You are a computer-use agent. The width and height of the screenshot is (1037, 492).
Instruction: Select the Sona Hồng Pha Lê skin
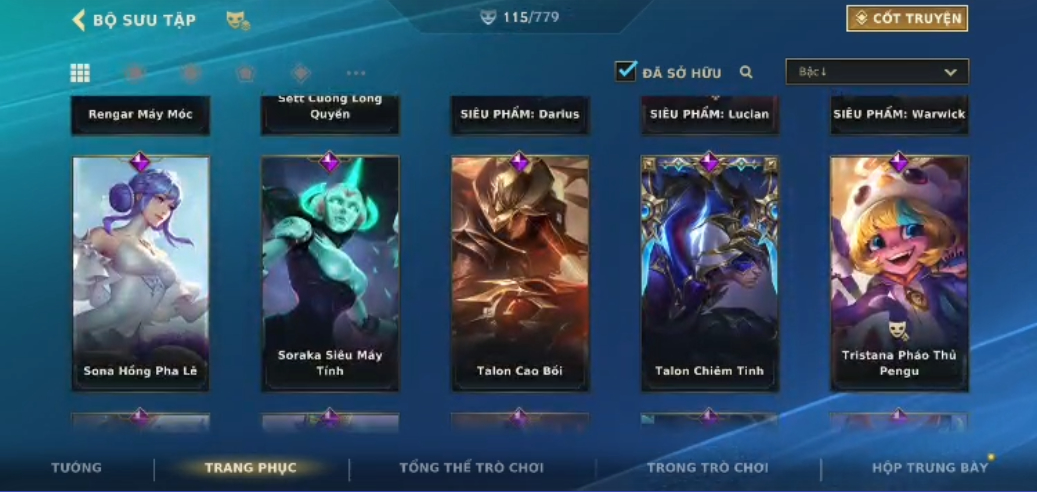(x=141, y=272)
